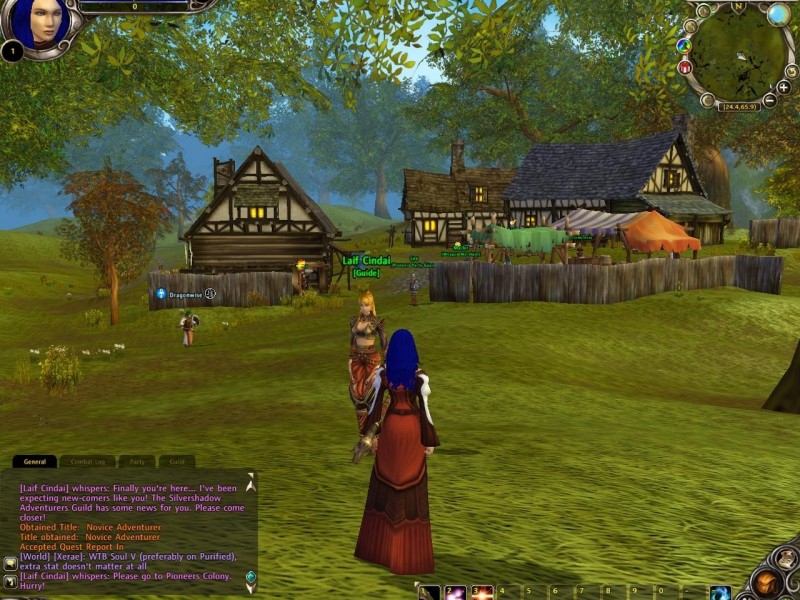Use the purple skill in slot 2
This screenshot has height=600, width=800.
point(456,592)
